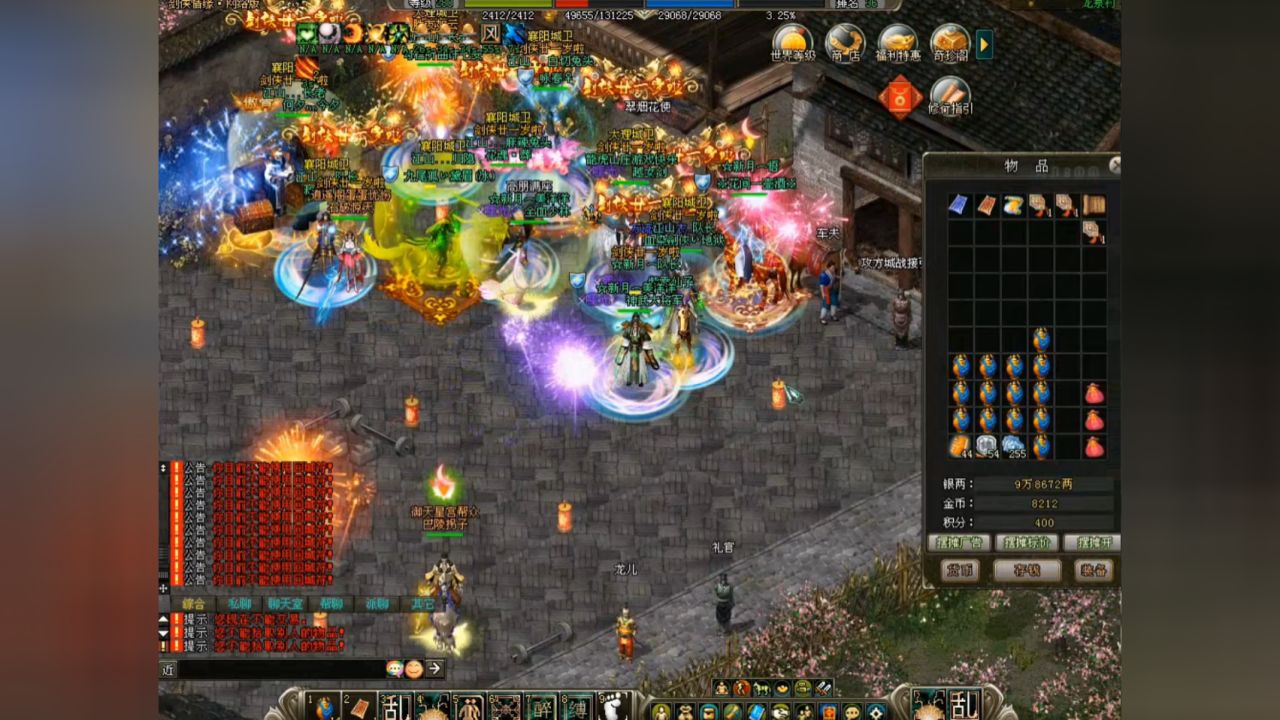Open the 商店 shop
Screen dimensions: 1280x720
click(x=845, y=42)
